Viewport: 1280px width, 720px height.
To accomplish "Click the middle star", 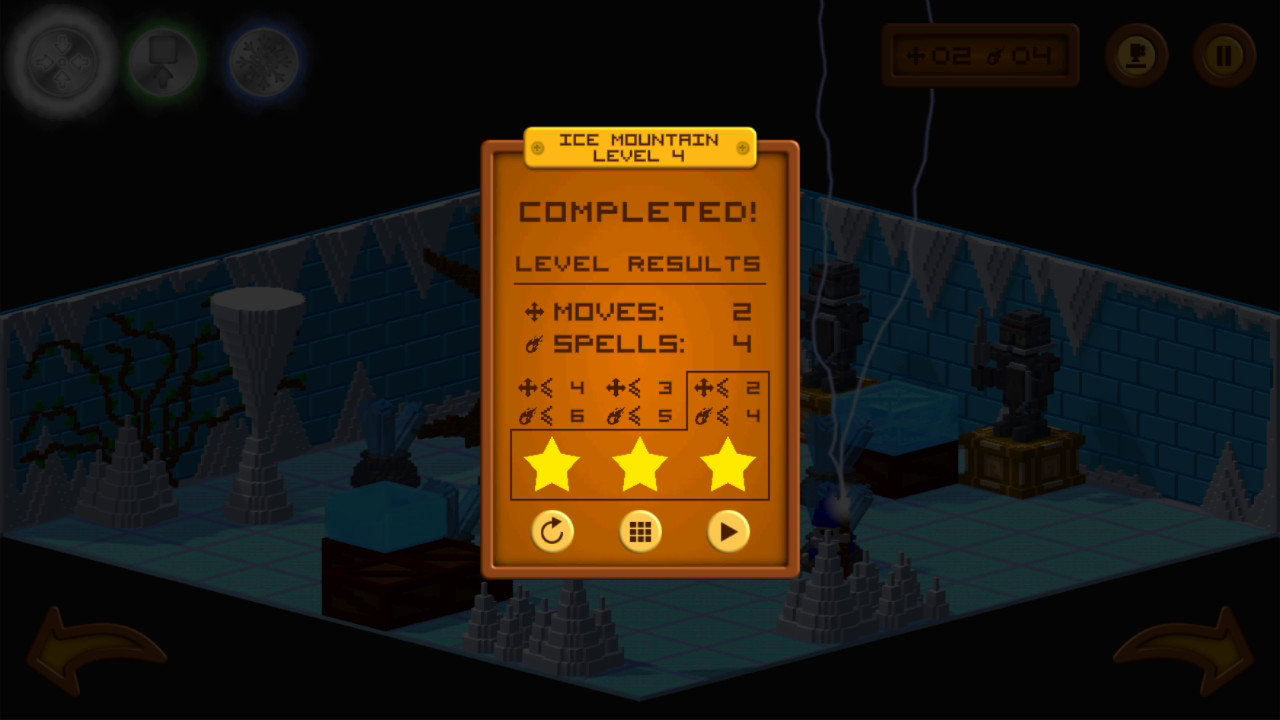I will tap(640, 463).
